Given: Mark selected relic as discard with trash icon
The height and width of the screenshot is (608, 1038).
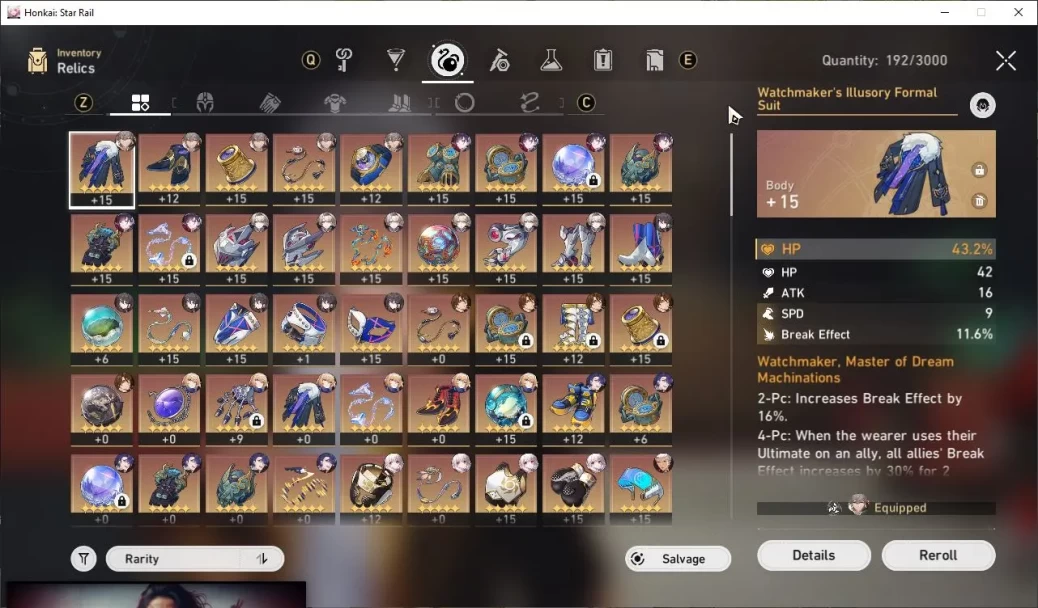Looking at the screenshot, I should [979, 201].
